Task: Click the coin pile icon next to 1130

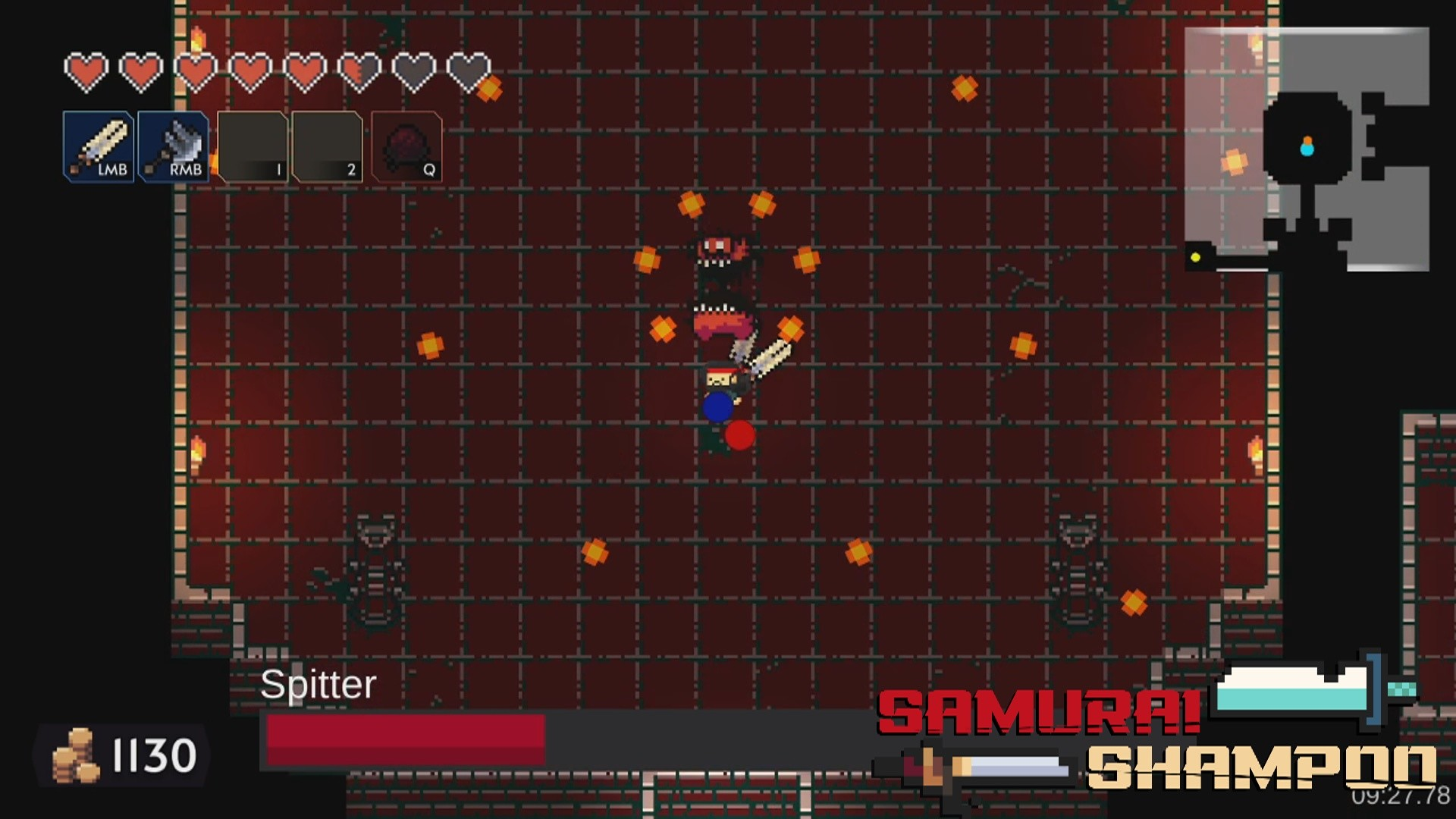Action: (76, 756)
